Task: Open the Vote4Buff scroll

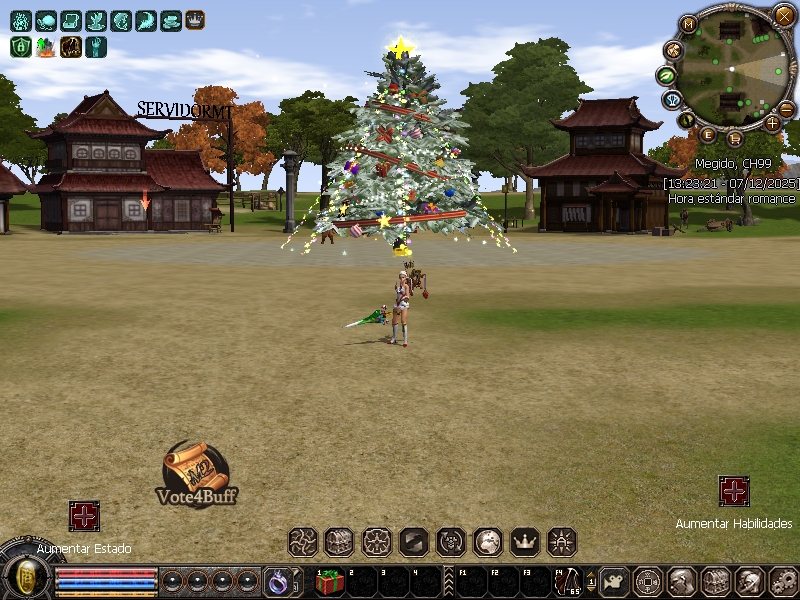Action: [x=196, y=472]
